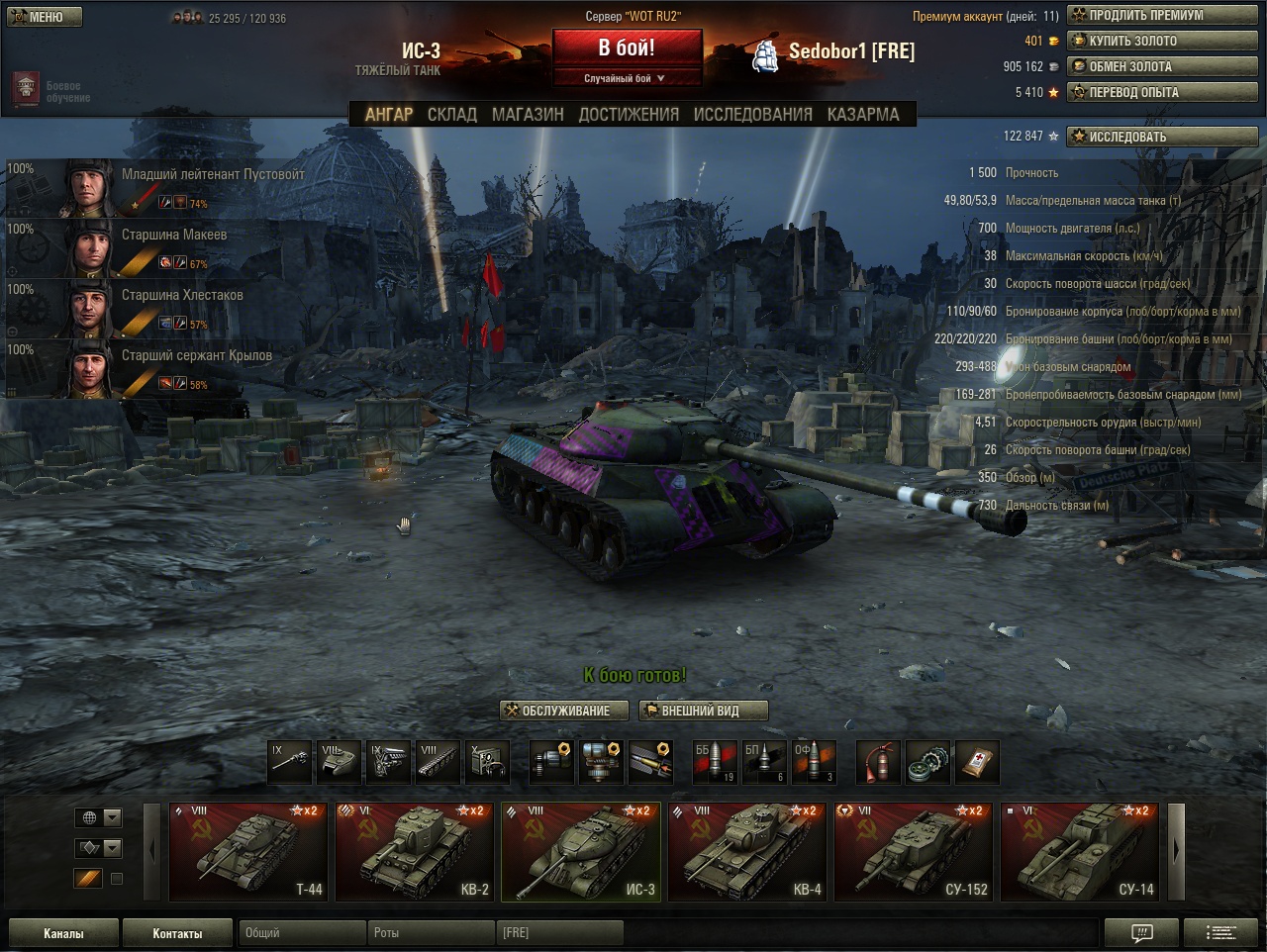
Task: Open the МАГАЗИН tab
Action: tap(528, 115)
